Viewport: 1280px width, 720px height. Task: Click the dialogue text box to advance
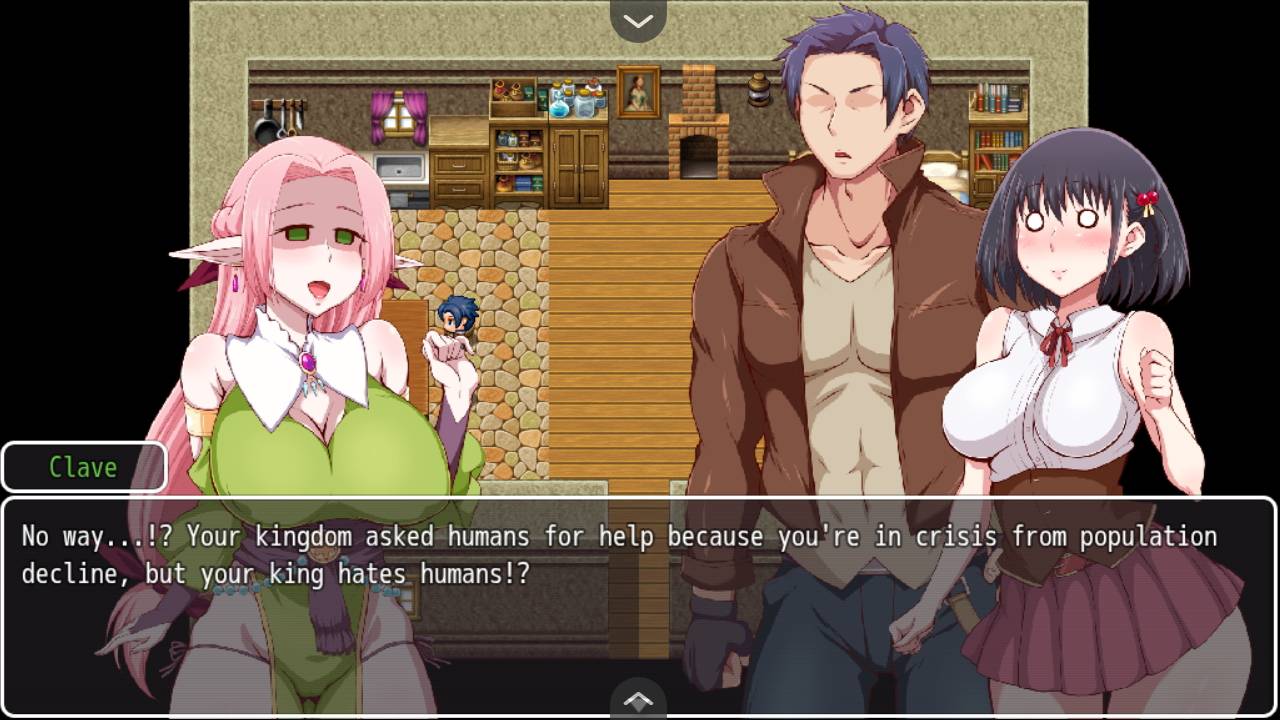[x=640, y=560]
